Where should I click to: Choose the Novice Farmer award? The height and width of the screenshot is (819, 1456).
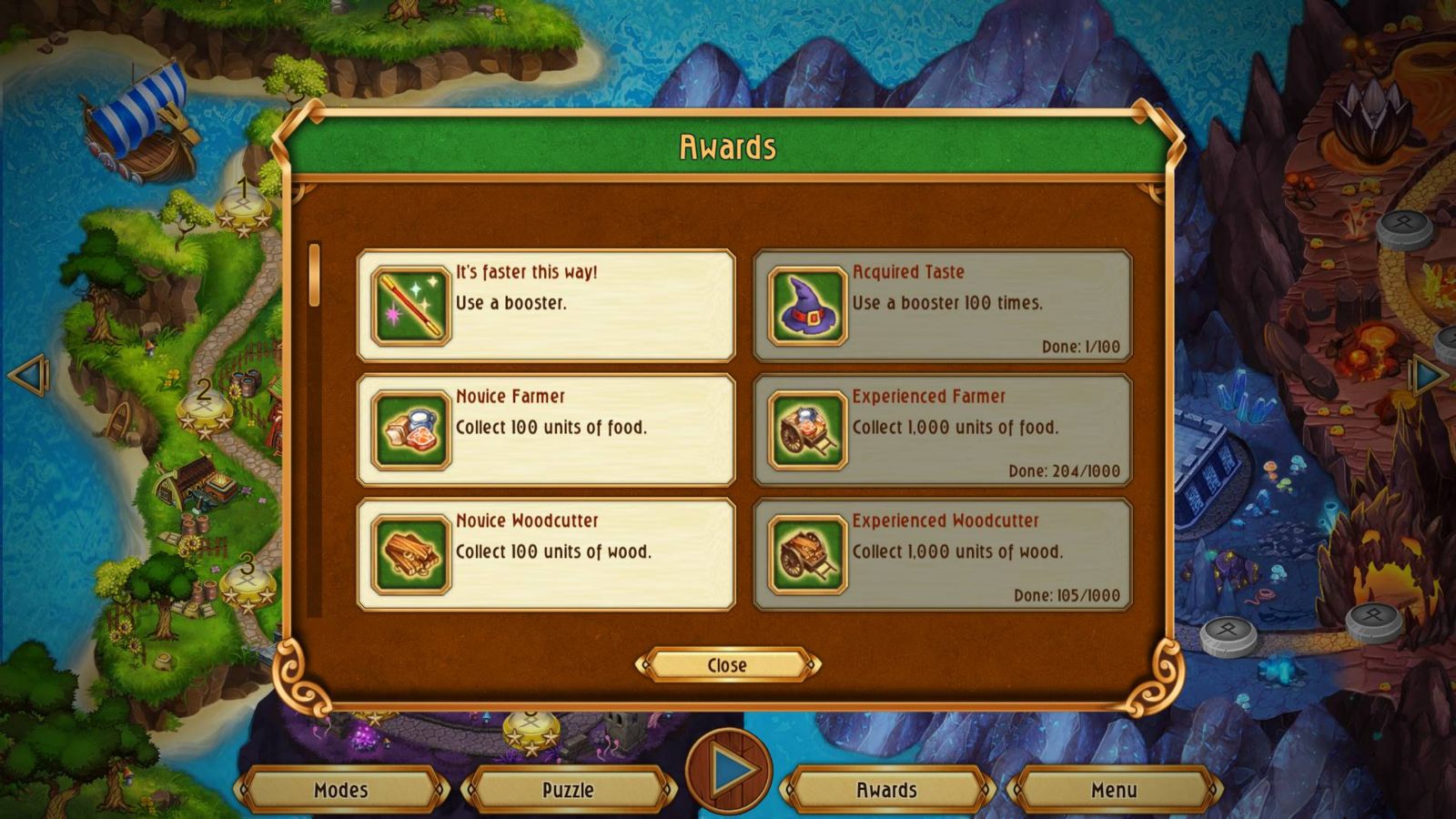pyautogui.click(x=546, y=430)
